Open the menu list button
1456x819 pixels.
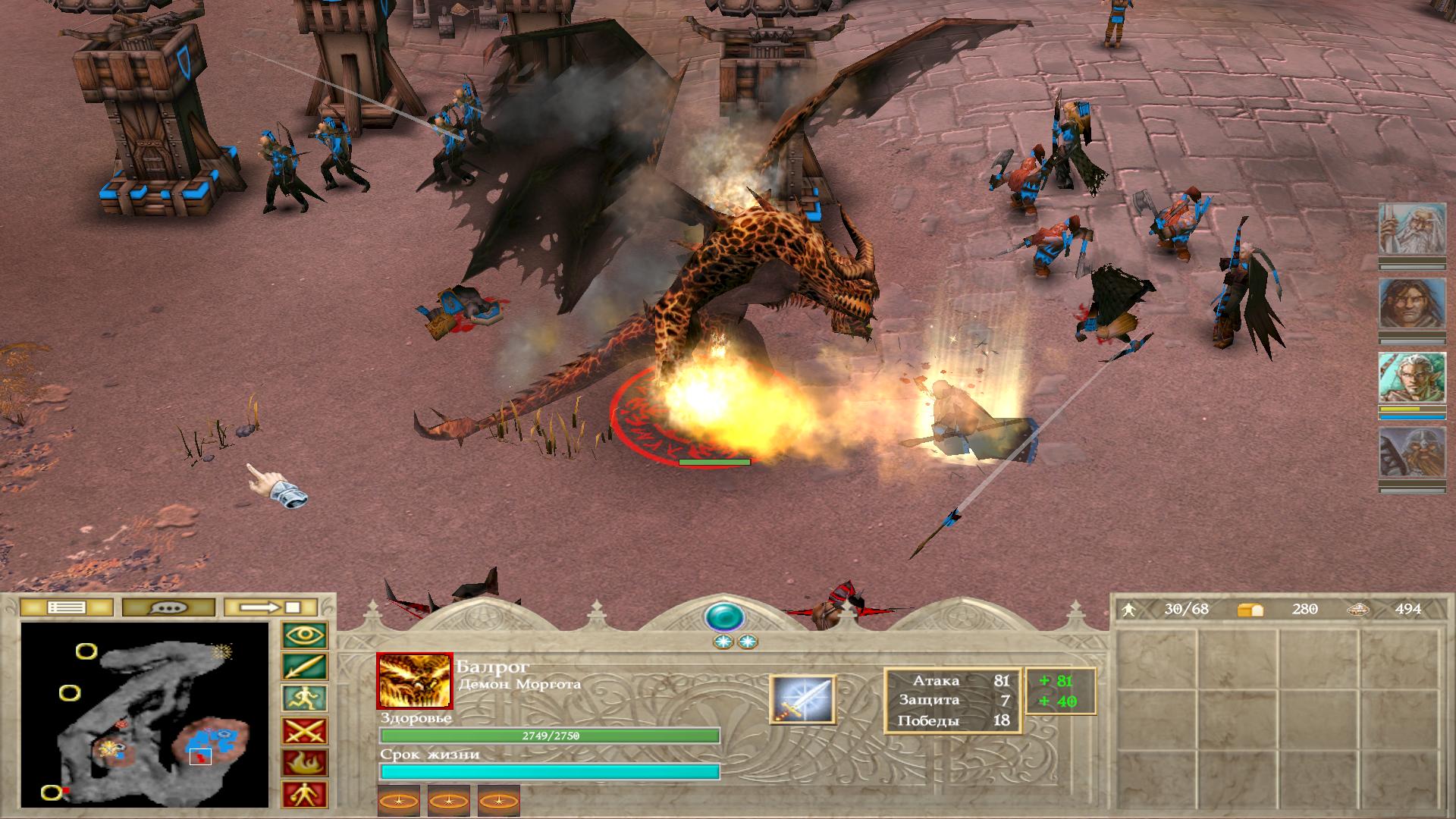tap(66, 607)
